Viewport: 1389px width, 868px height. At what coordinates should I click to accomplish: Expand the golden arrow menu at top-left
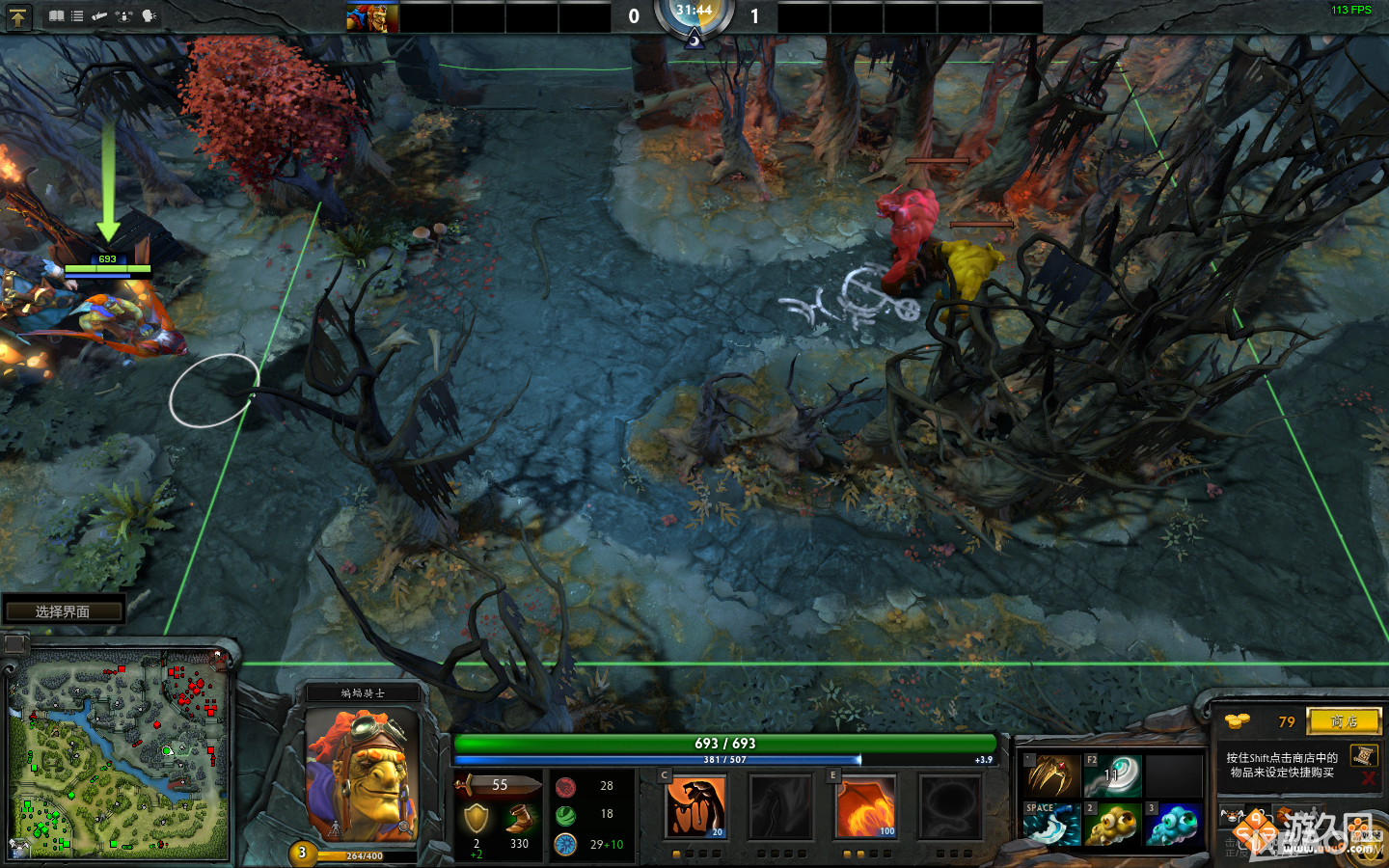pos(19,16)
